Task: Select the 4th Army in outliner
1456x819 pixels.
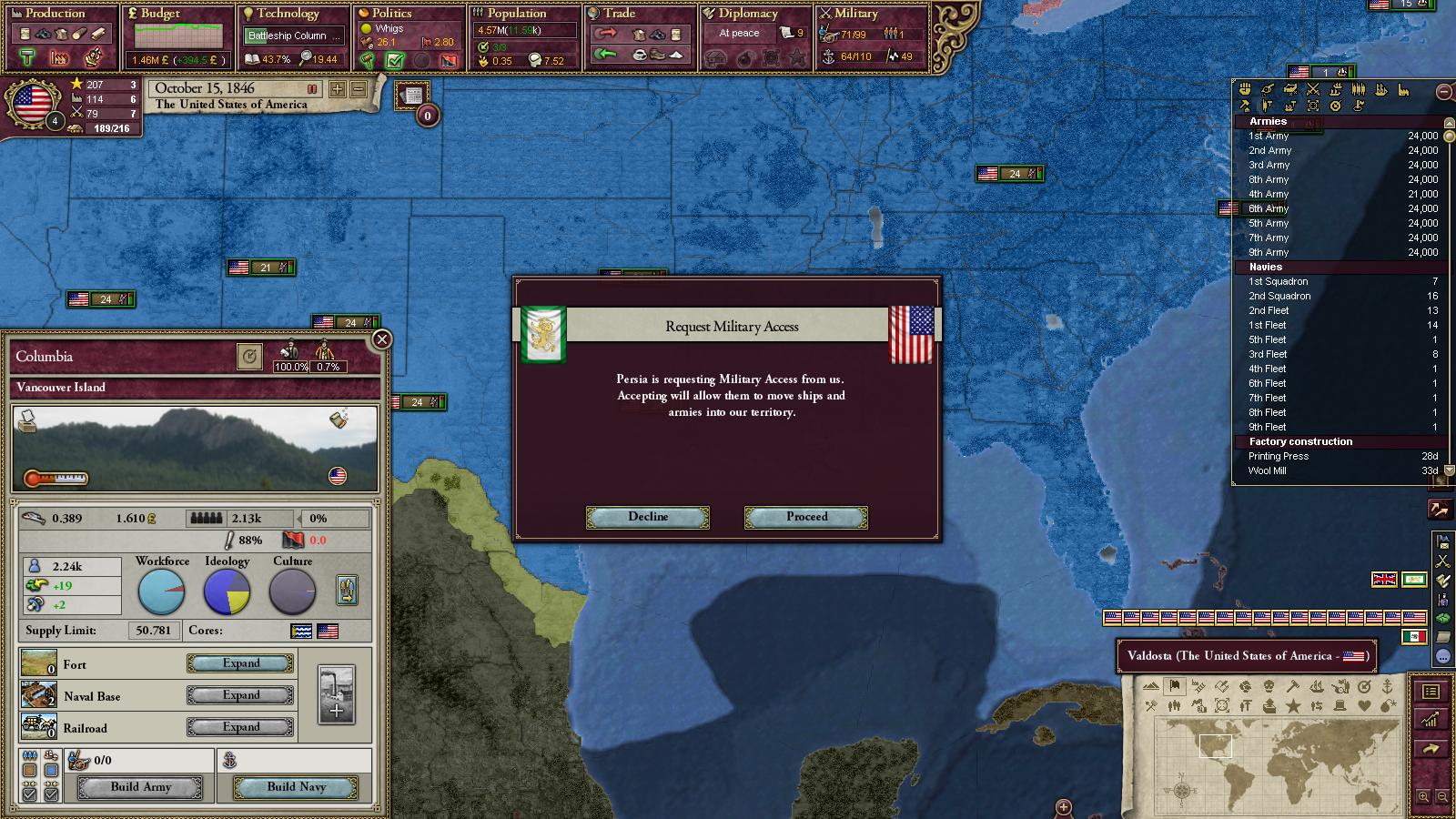Action: click(1269, 194)
